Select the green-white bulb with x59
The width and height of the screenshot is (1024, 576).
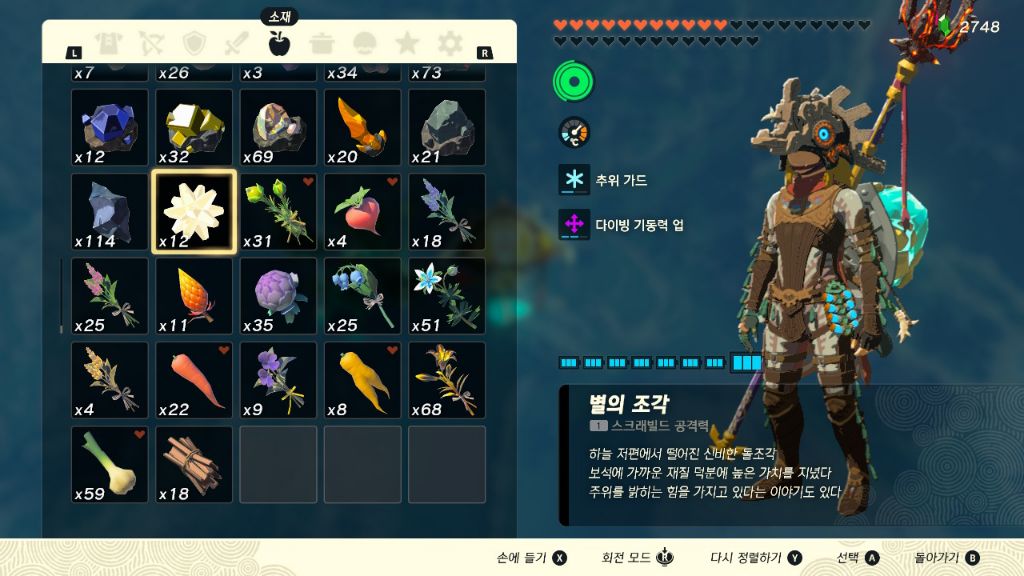pyautogui.click(x=110, y=464)
